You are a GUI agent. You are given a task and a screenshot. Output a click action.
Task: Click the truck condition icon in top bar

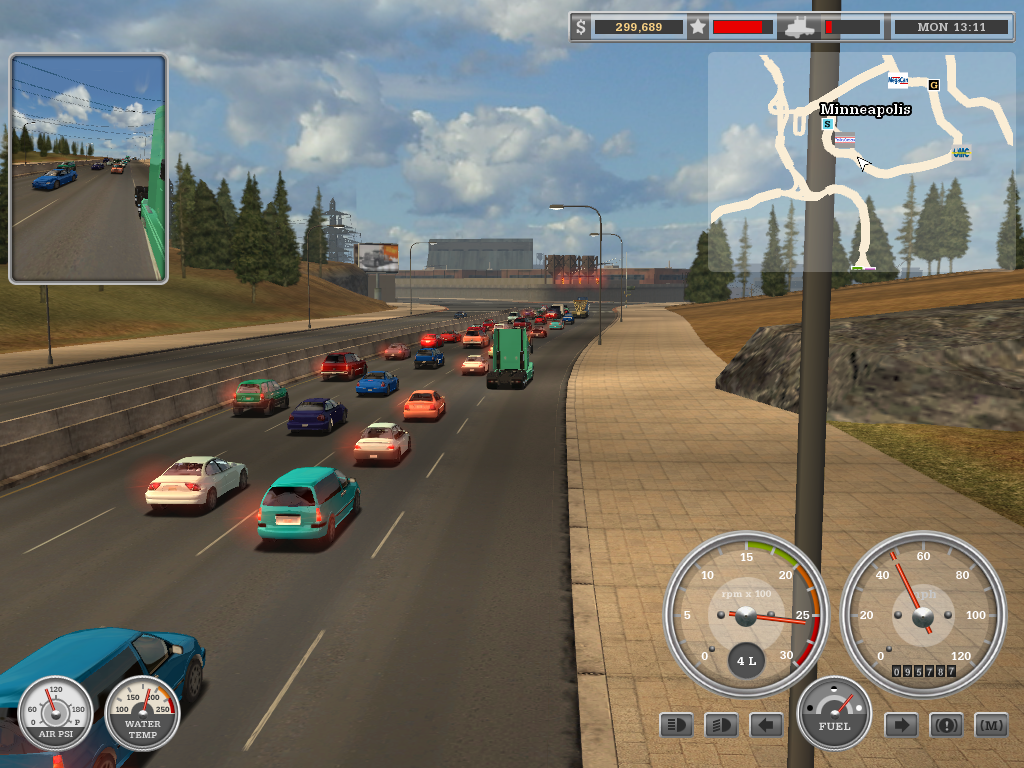(x=800, y=27)
